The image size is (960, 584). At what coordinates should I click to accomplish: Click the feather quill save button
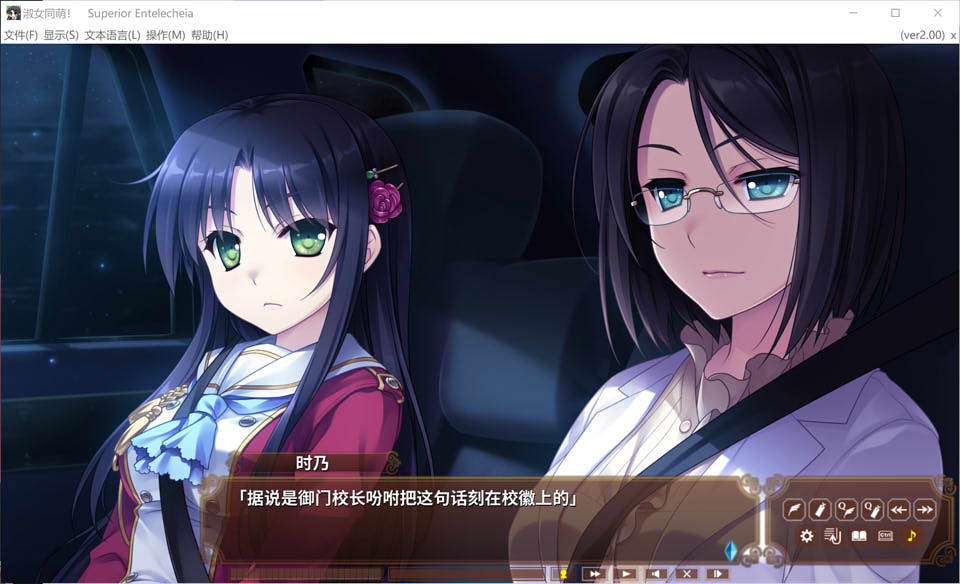click(x=794, y=510)
